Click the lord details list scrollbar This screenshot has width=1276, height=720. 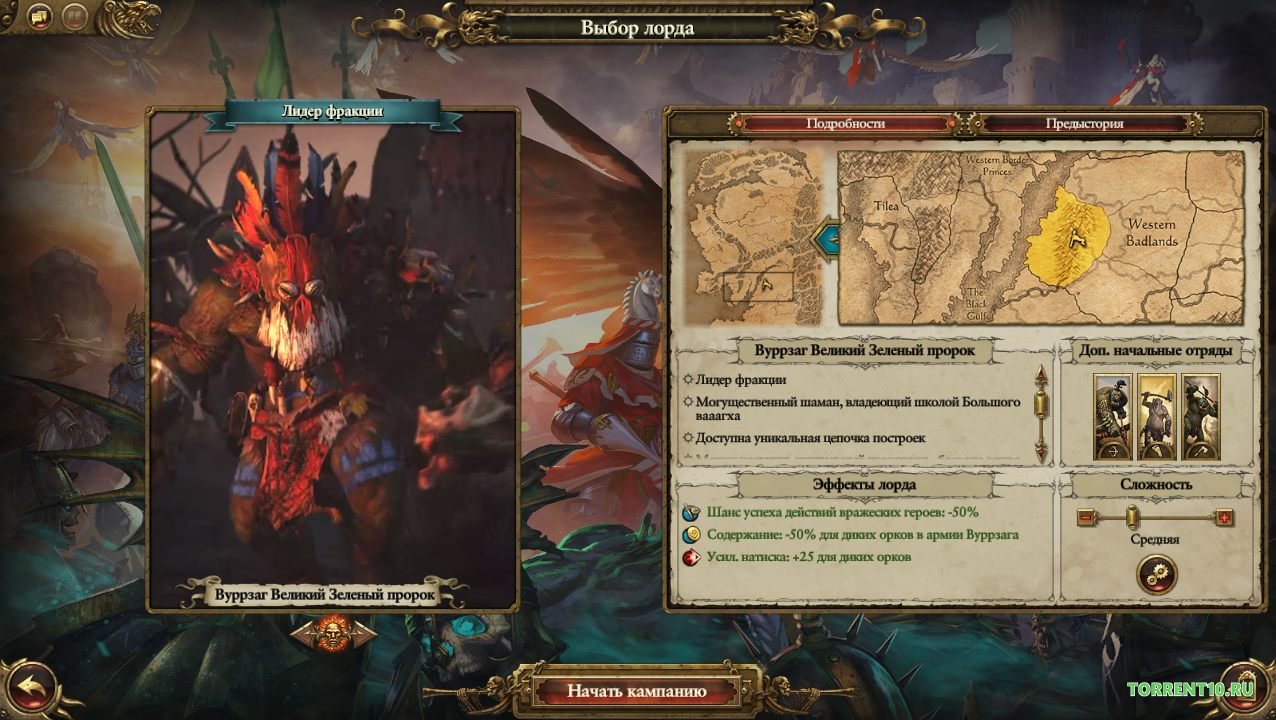coord(1040,412)
